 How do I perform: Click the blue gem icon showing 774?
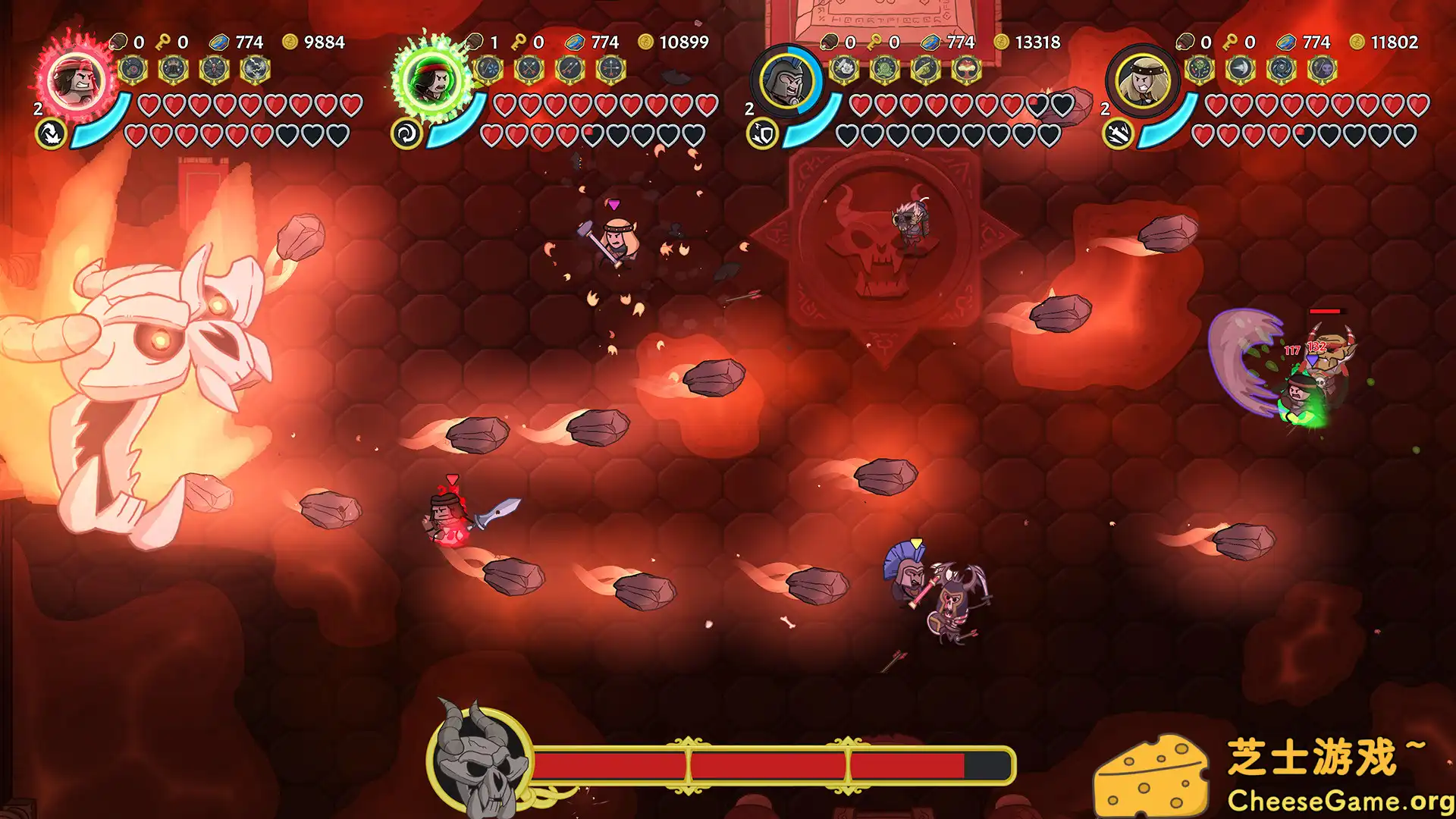tap(220, 42)
